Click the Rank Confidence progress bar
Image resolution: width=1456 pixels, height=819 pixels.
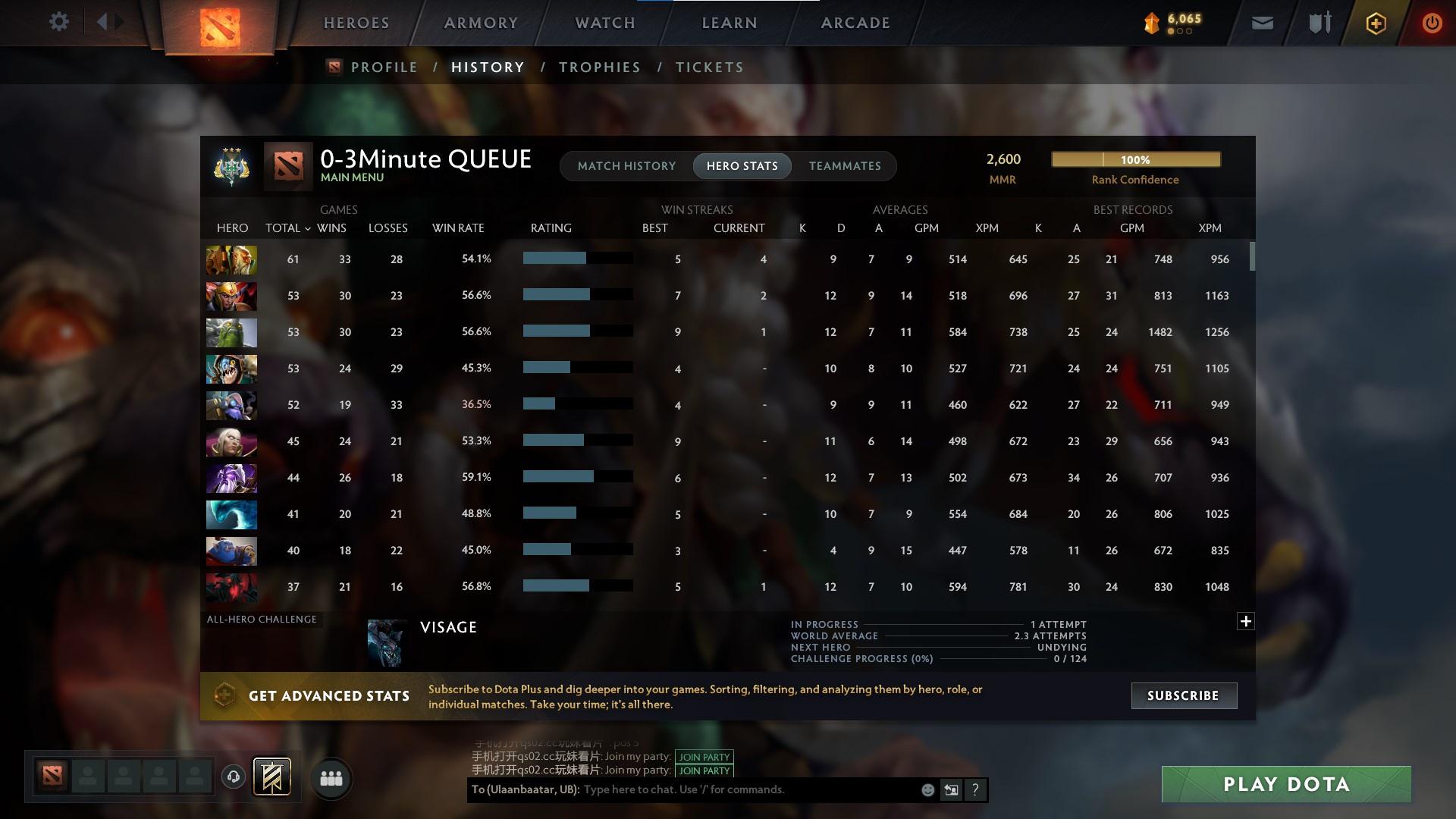pos(1135,159)
